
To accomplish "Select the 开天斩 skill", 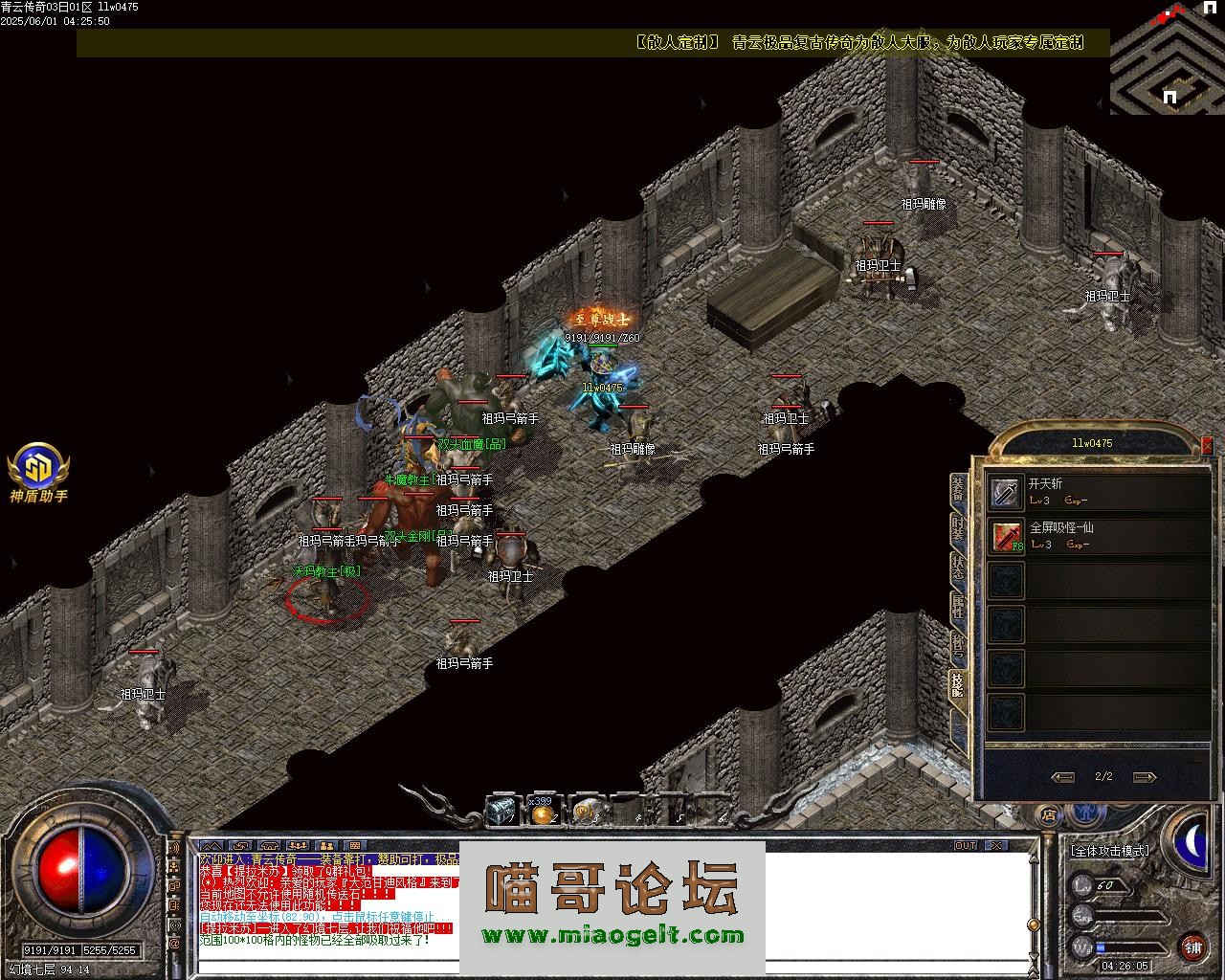I will (1006, 492).
